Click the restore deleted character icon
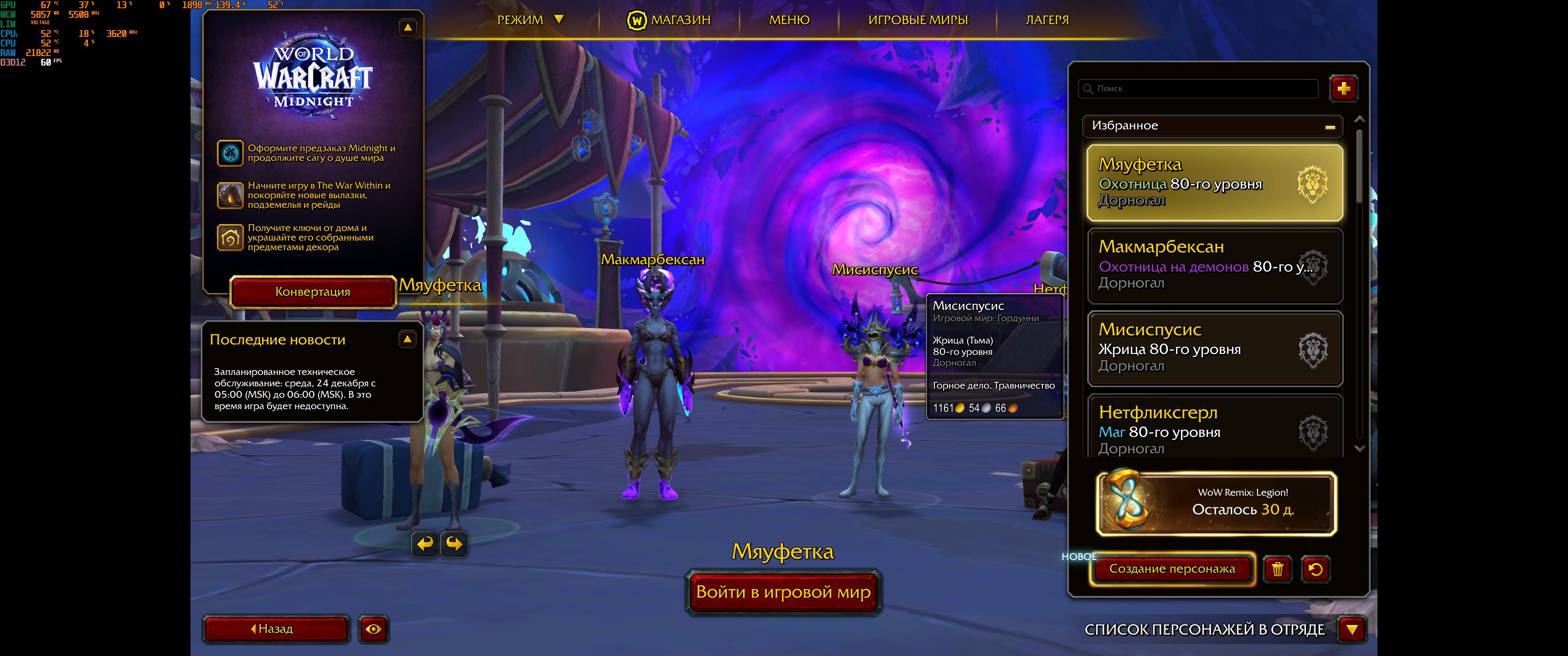The width and height of the screenshot is (1568, 656). (x=1318, y=569)
